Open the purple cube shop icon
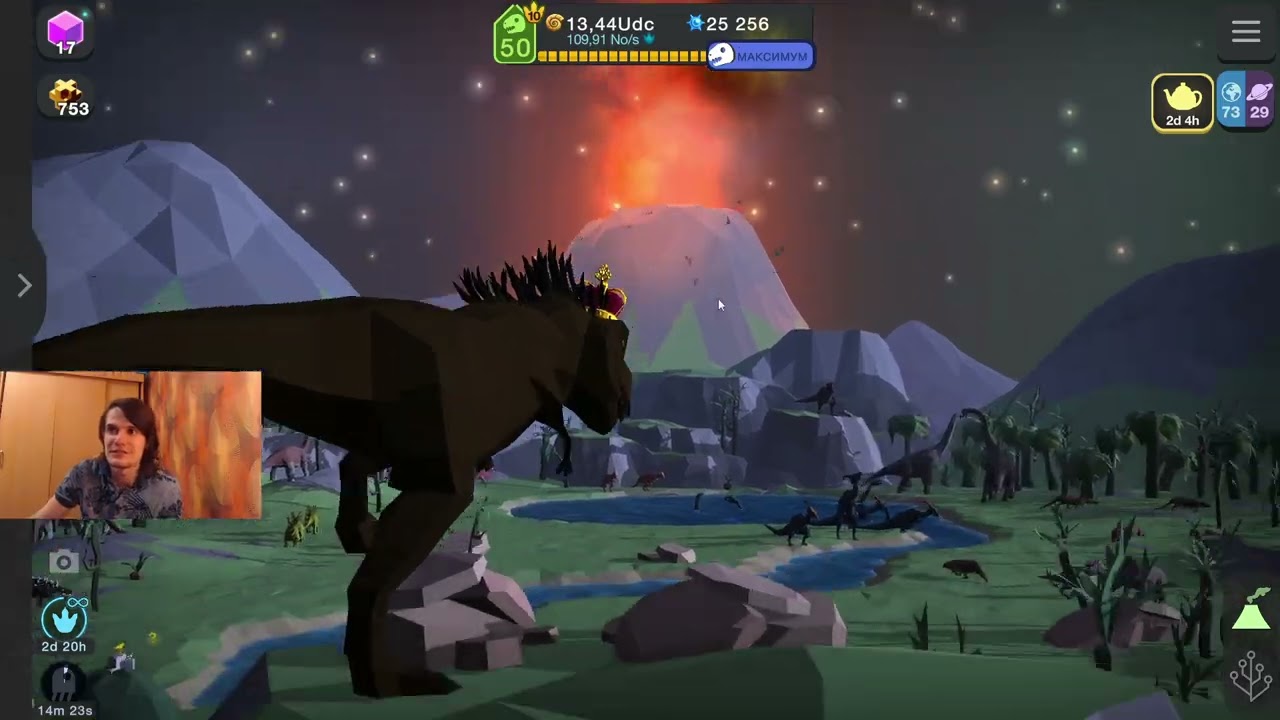 coord(66,32)
